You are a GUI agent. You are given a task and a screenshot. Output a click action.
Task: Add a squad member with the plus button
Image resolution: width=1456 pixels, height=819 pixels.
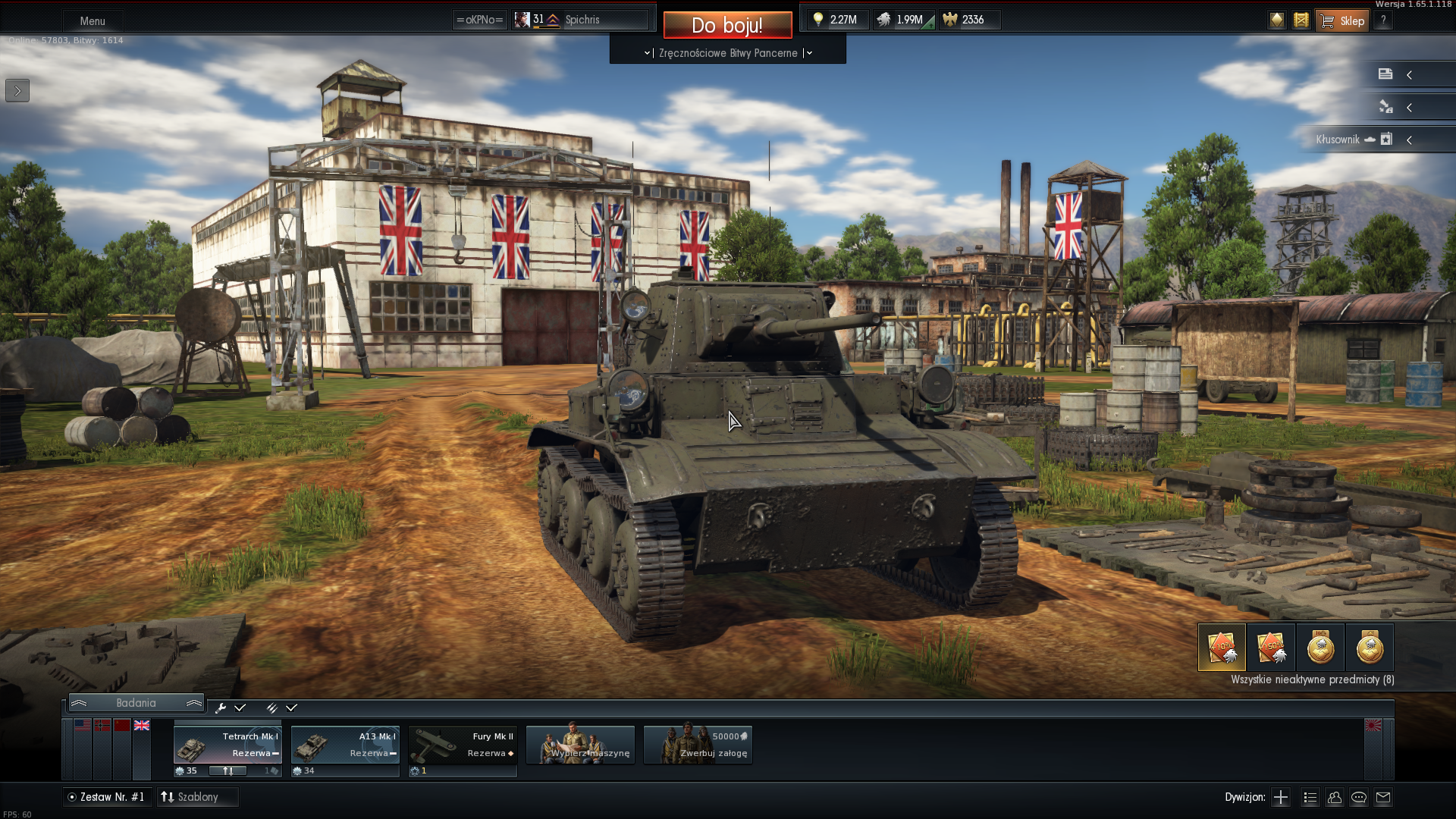coord(1281,797)
